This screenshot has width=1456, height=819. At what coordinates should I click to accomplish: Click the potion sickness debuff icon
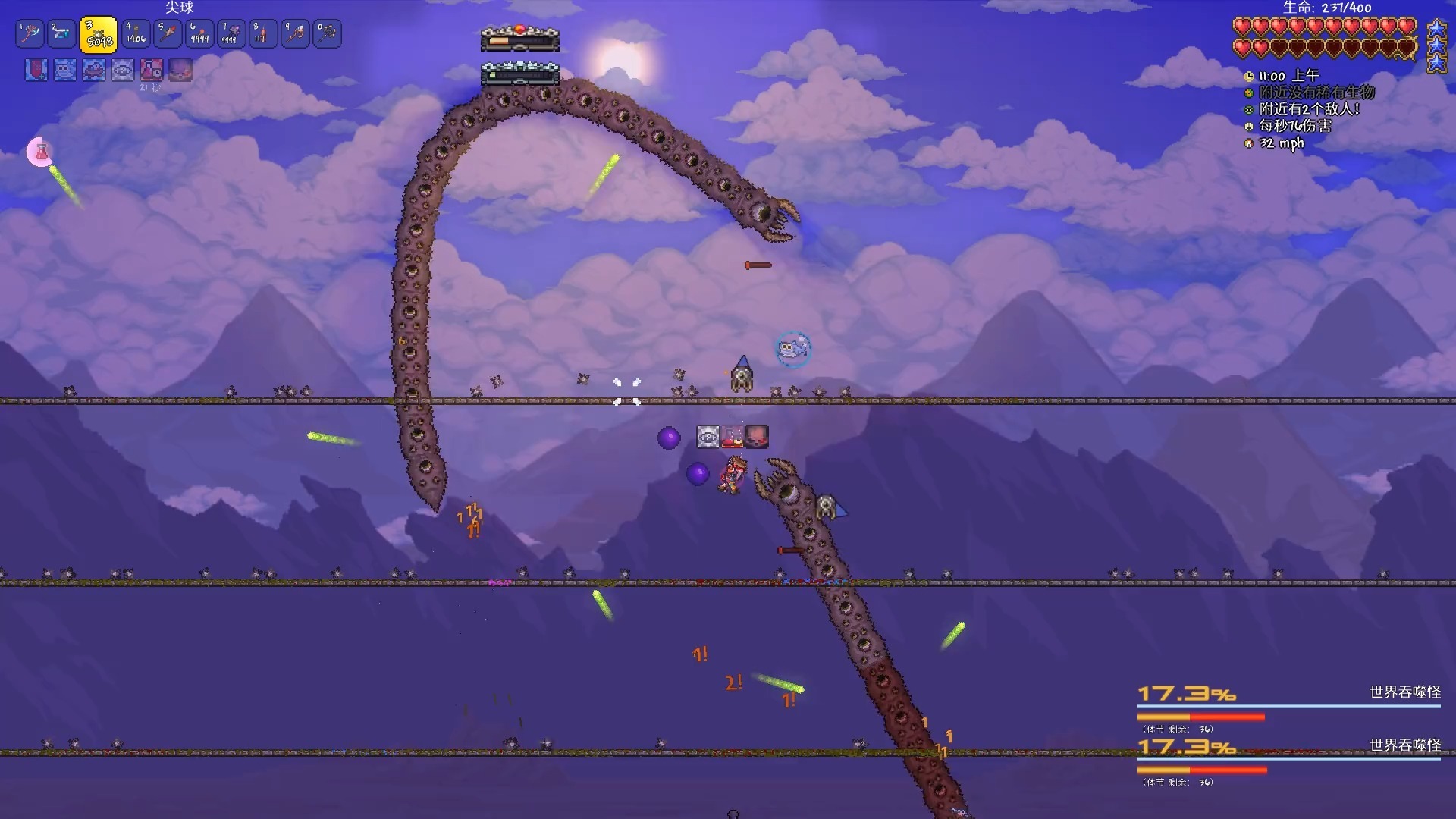[152, 70]
